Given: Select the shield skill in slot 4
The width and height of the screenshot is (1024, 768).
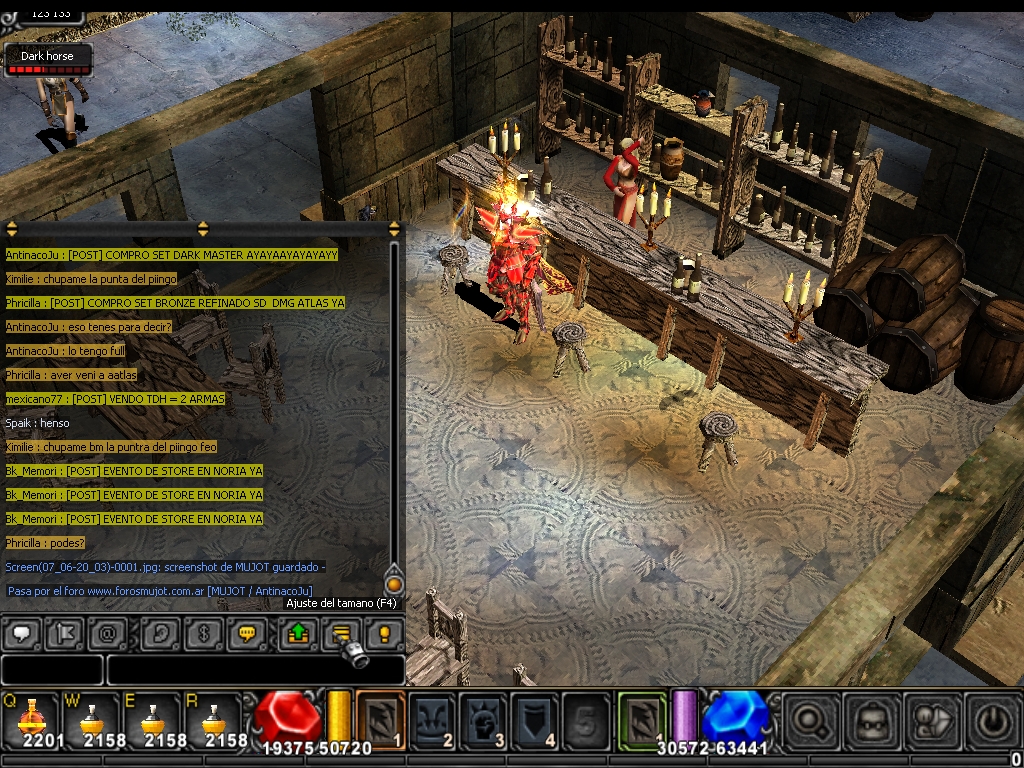Looking at the screenshot, I should pos(535,718).
